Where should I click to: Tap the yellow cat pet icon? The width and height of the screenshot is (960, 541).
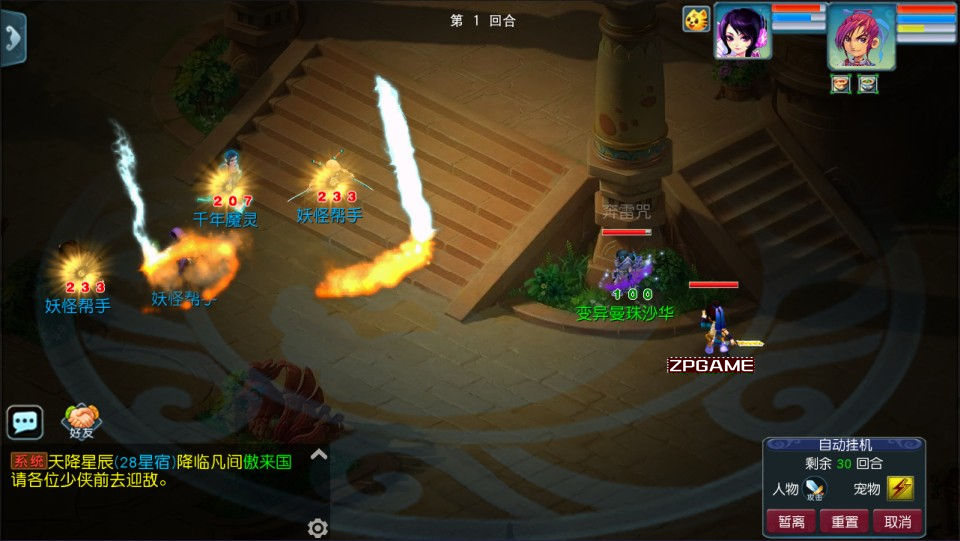tap(696, 19)
